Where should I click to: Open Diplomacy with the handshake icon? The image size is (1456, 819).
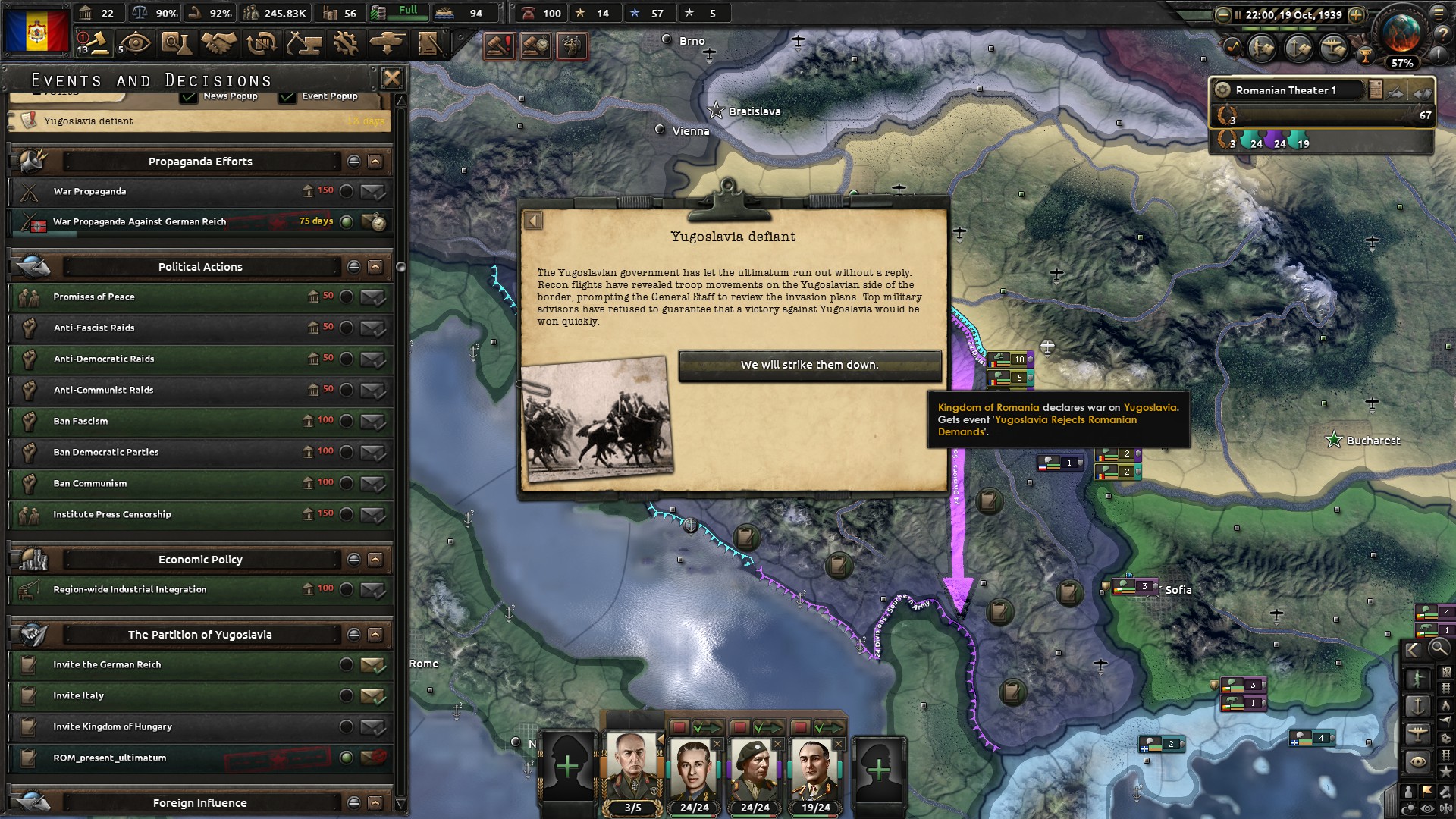pyautogui.click(x=220, y=43)
